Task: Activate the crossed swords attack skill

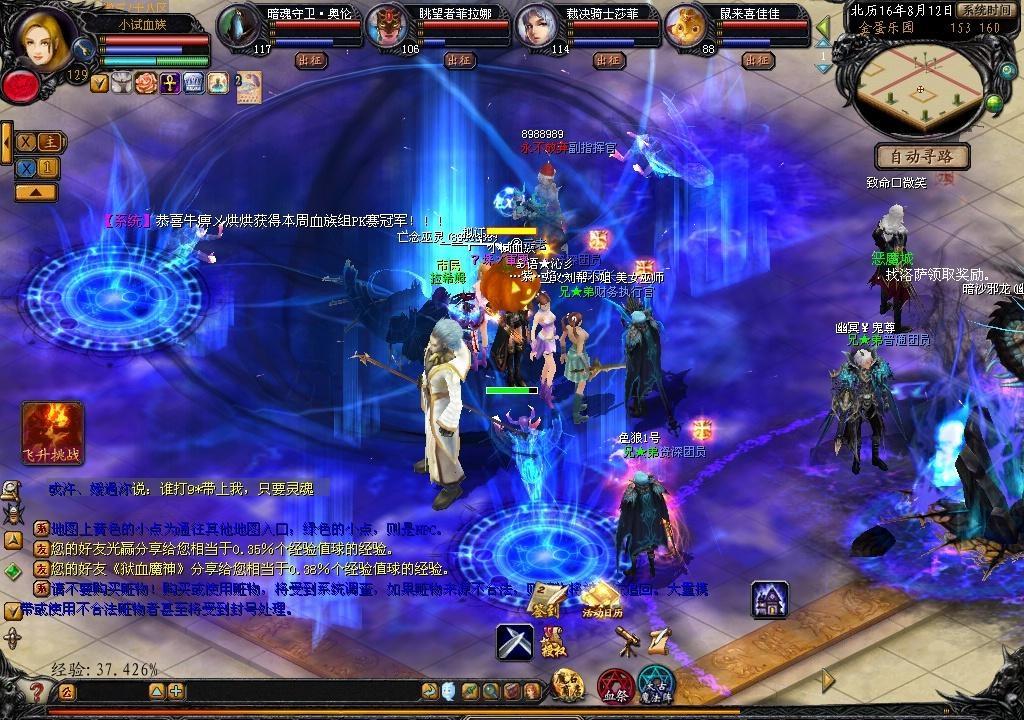Action: (515, 642)
